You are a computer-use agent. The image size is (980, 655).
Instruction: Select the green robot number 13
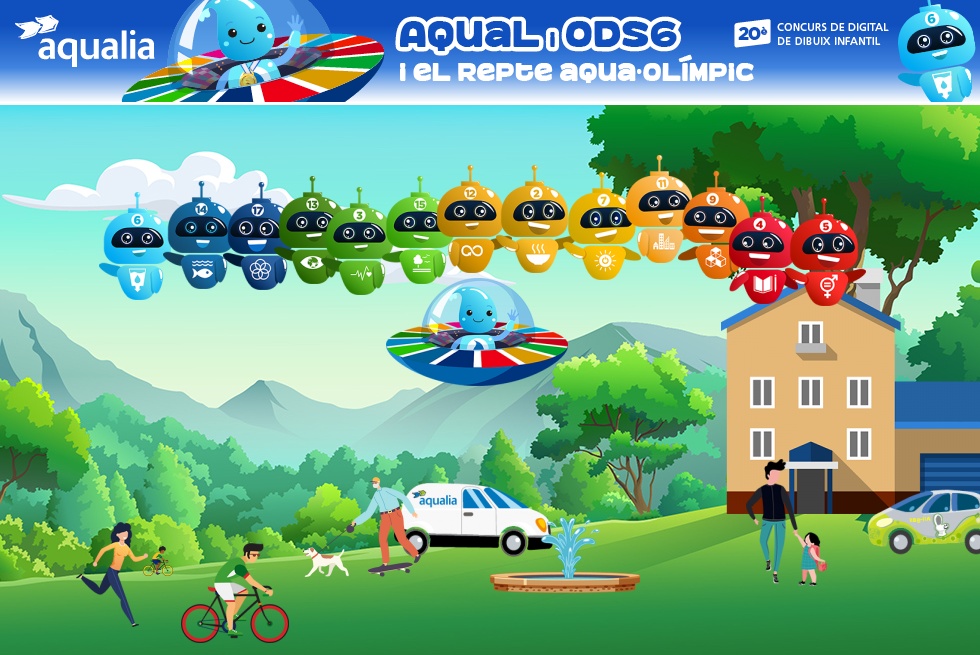click(311, 237)
